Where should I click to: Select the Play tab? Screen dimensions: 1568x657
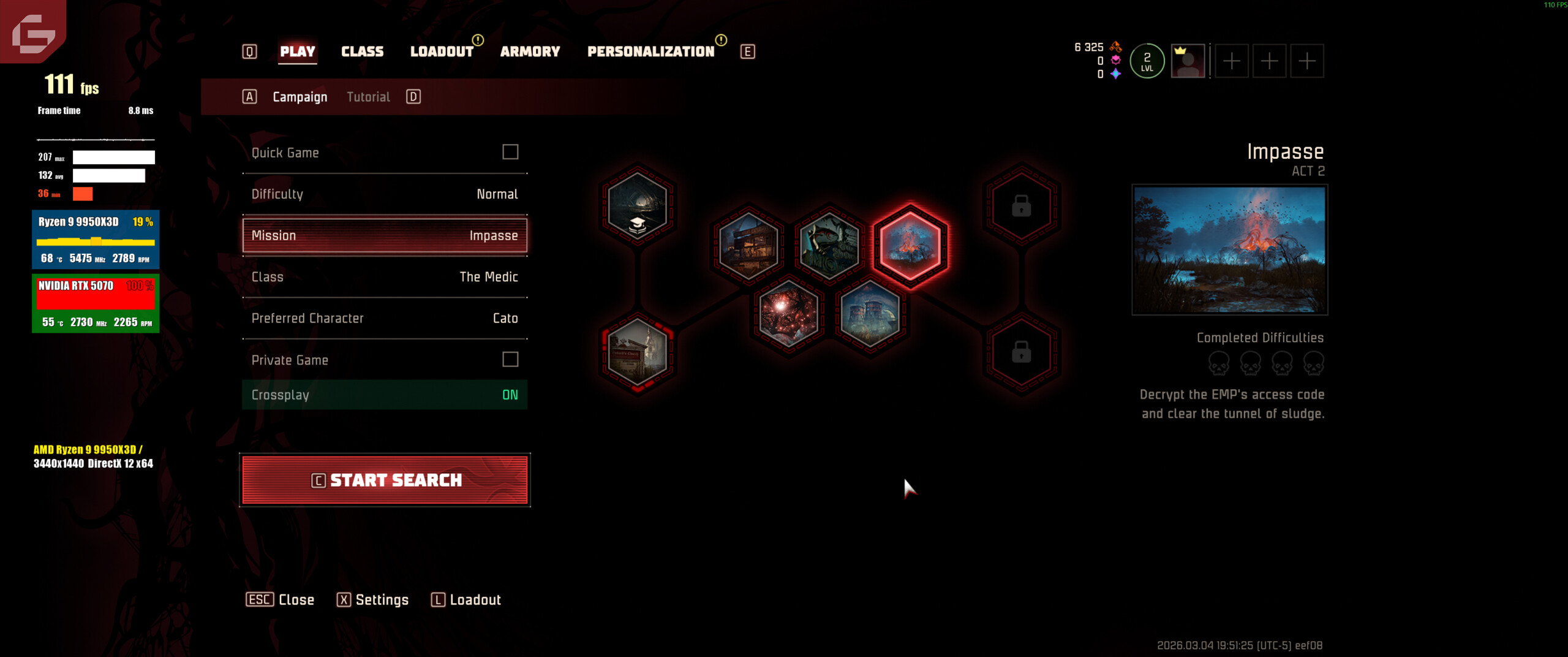click(298, 51)
